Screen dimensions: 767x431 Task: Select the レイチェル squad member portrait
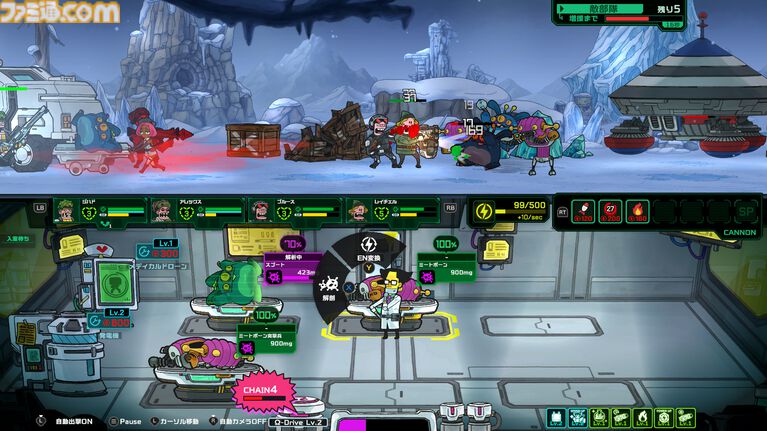357,211
